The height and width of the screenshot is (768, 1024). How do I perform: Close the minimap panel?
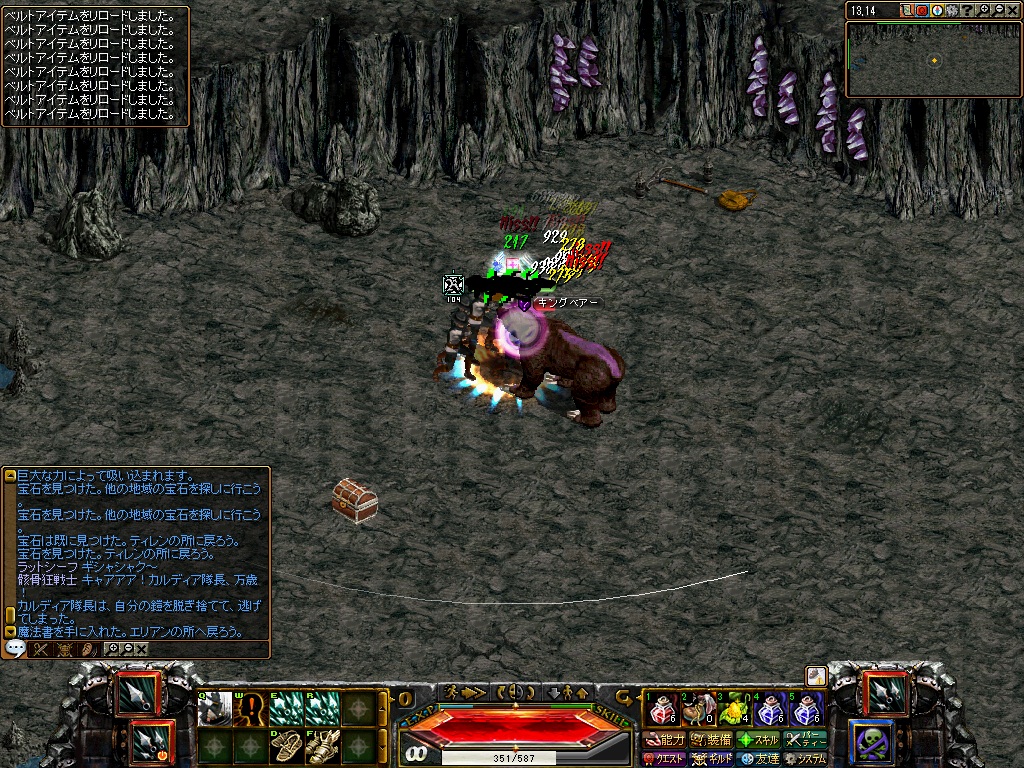click(x=1013, y=10)
